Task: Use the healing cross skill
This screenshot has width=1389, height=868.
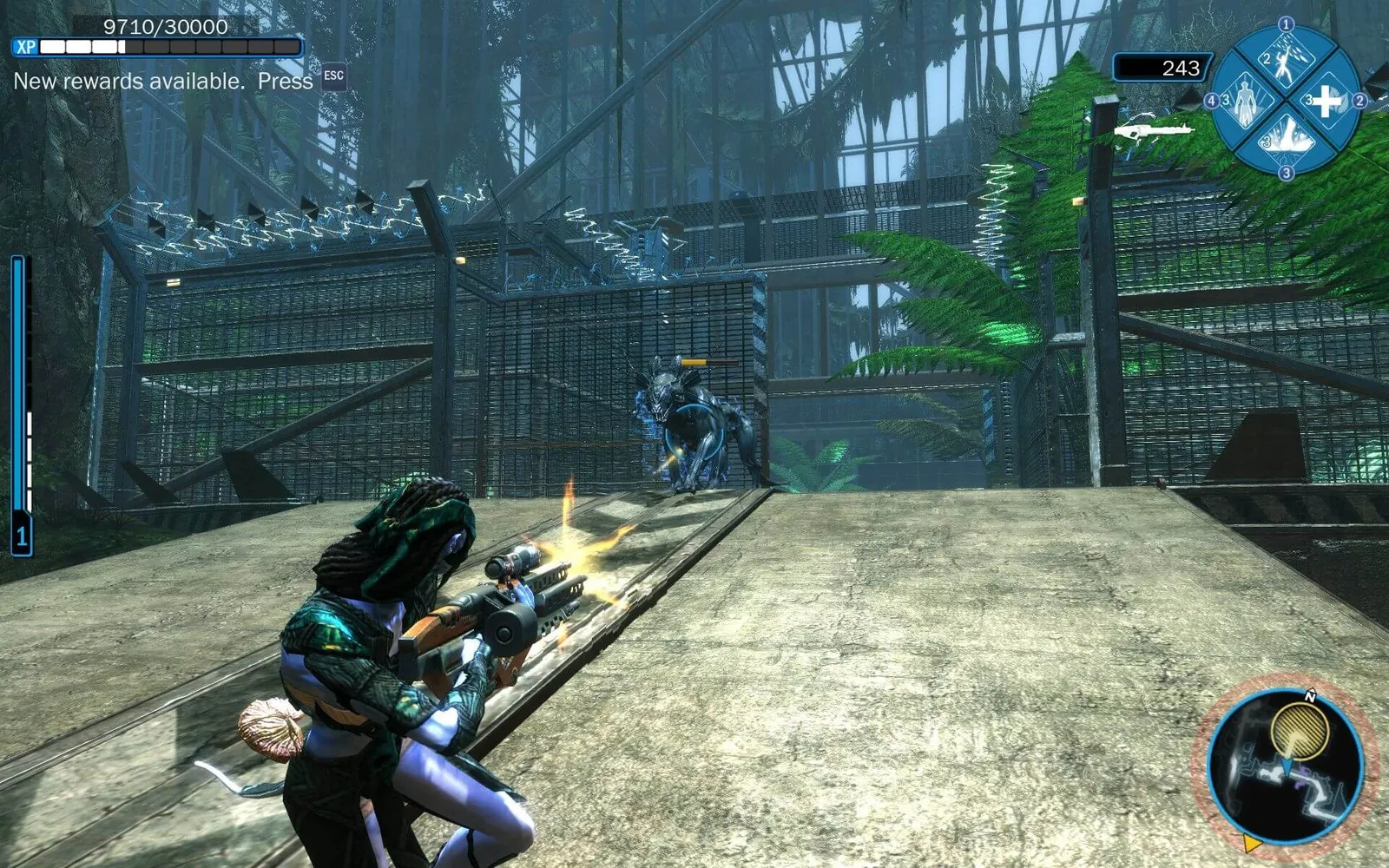Action: click(1326, 102)
